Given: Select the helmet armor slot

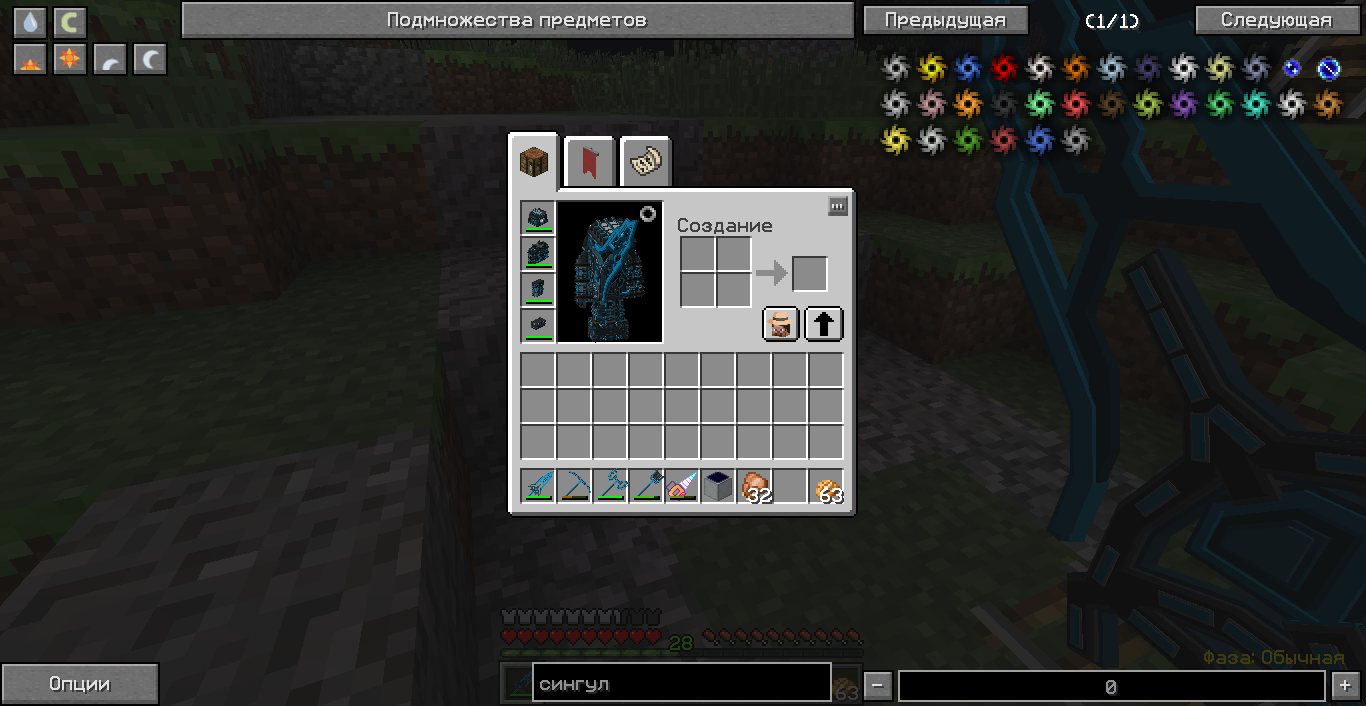Looking at the screenshot, I should 538,218.
